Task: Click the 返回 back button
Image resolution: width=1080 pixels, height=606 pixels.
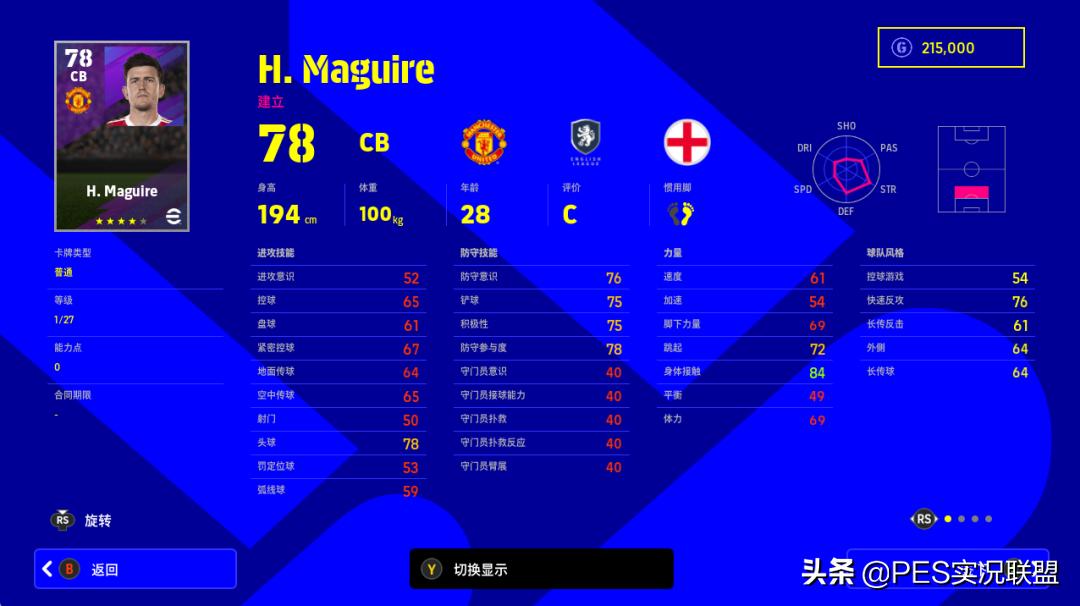Action: pyautogui.click(x=135, y=569)
